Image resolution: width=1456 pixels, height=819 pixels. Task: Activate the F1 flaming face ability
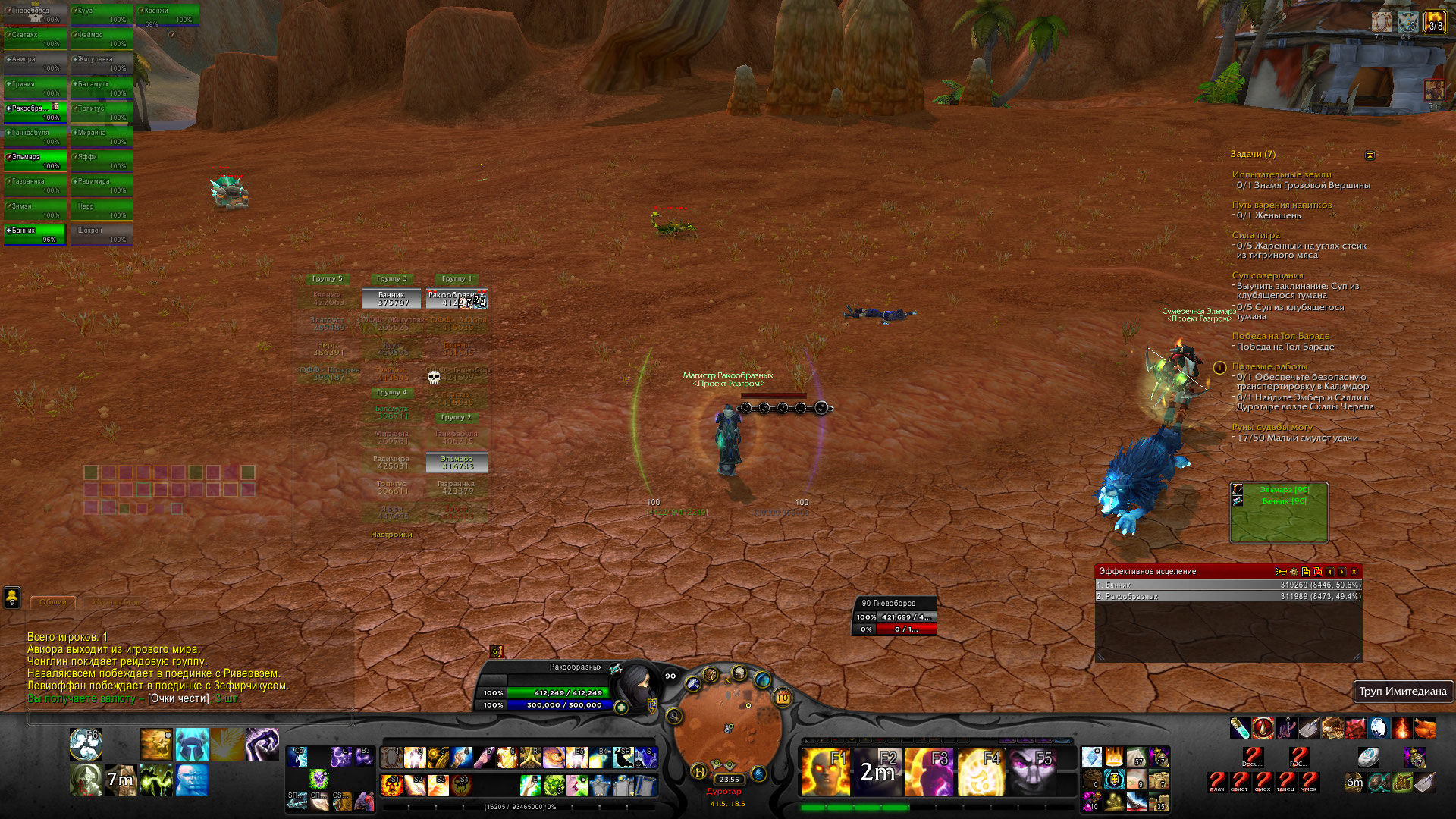tap(826, 771)
